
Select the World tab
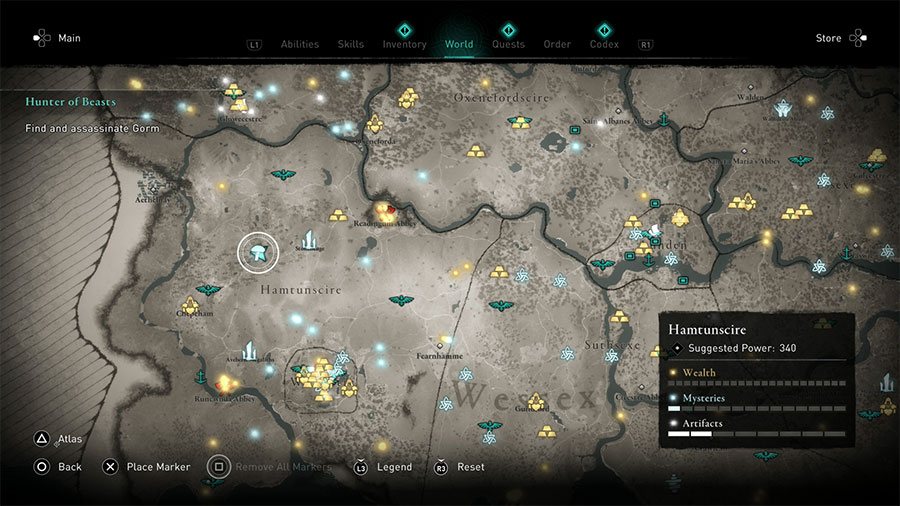point(459,44)
